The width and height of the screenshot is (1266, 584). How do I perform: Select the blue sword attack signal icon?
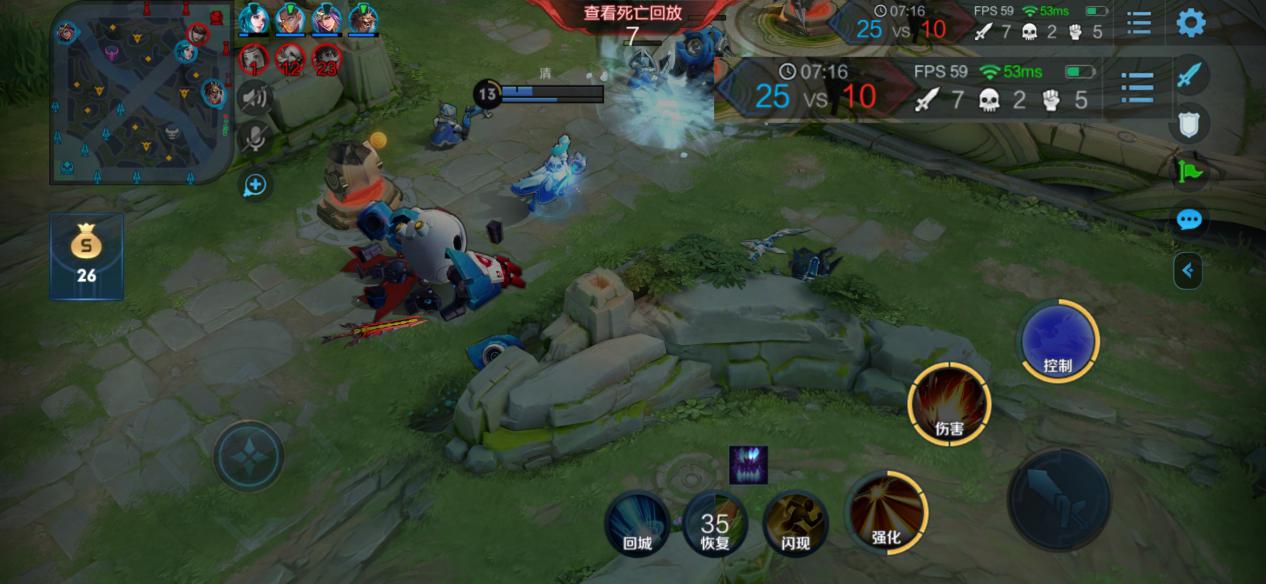tap(1189, 75)
